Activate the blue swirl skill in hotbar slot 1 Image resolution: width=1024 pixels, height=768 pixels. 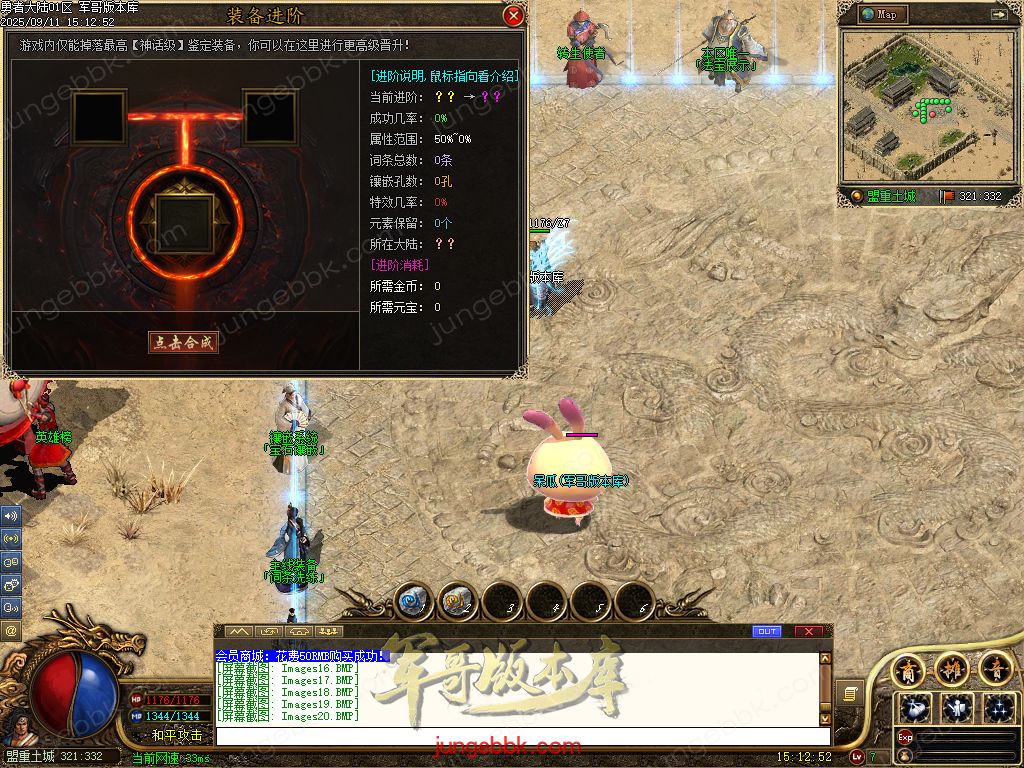click(x=415, y=601)
